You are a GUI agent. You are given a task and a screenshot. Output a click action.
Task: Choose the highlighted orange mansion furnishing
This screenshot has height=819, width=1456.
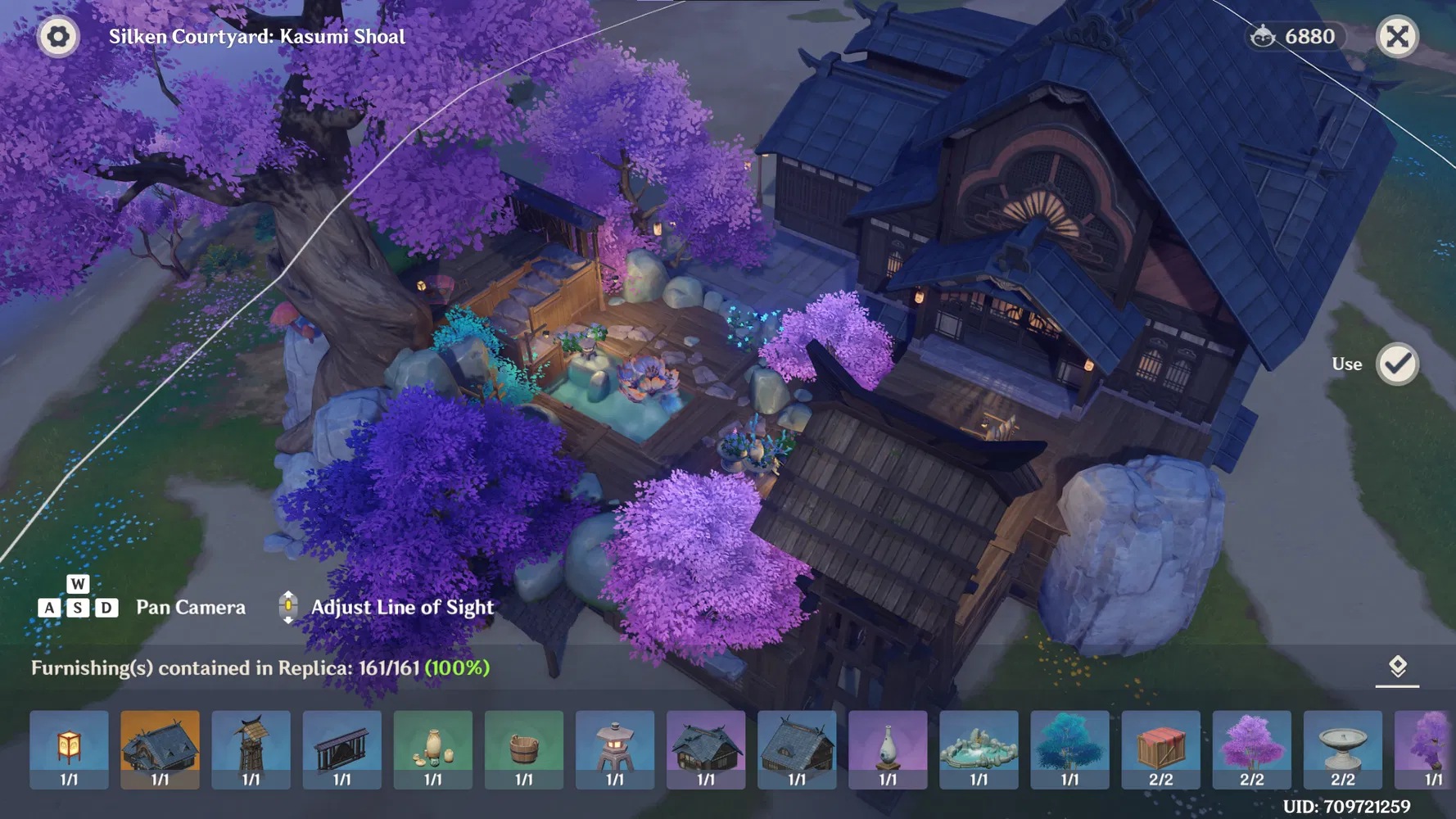tap(160, 749)
